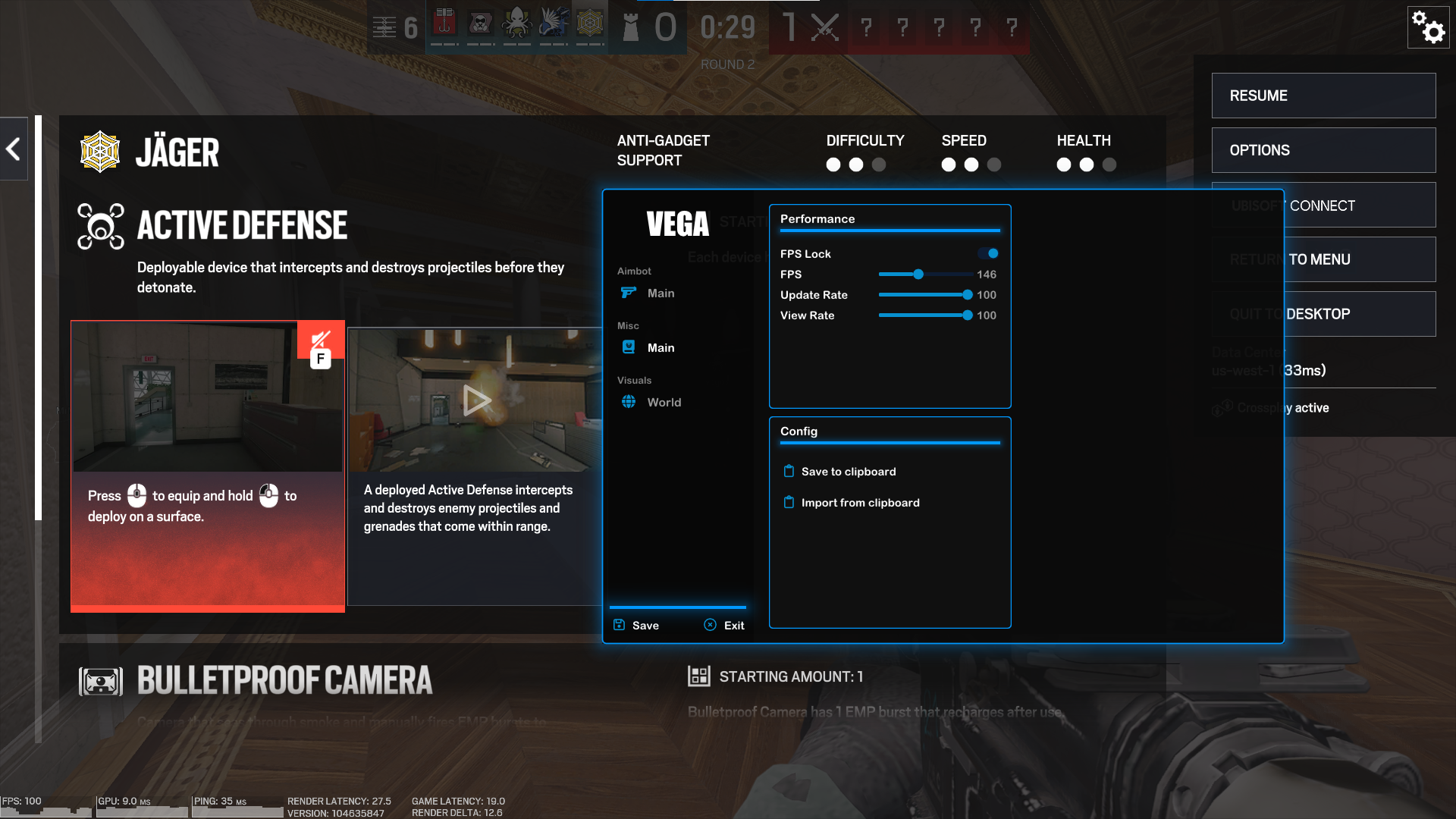
Task: Choose Save to clipboard
Action: (848, 472)
